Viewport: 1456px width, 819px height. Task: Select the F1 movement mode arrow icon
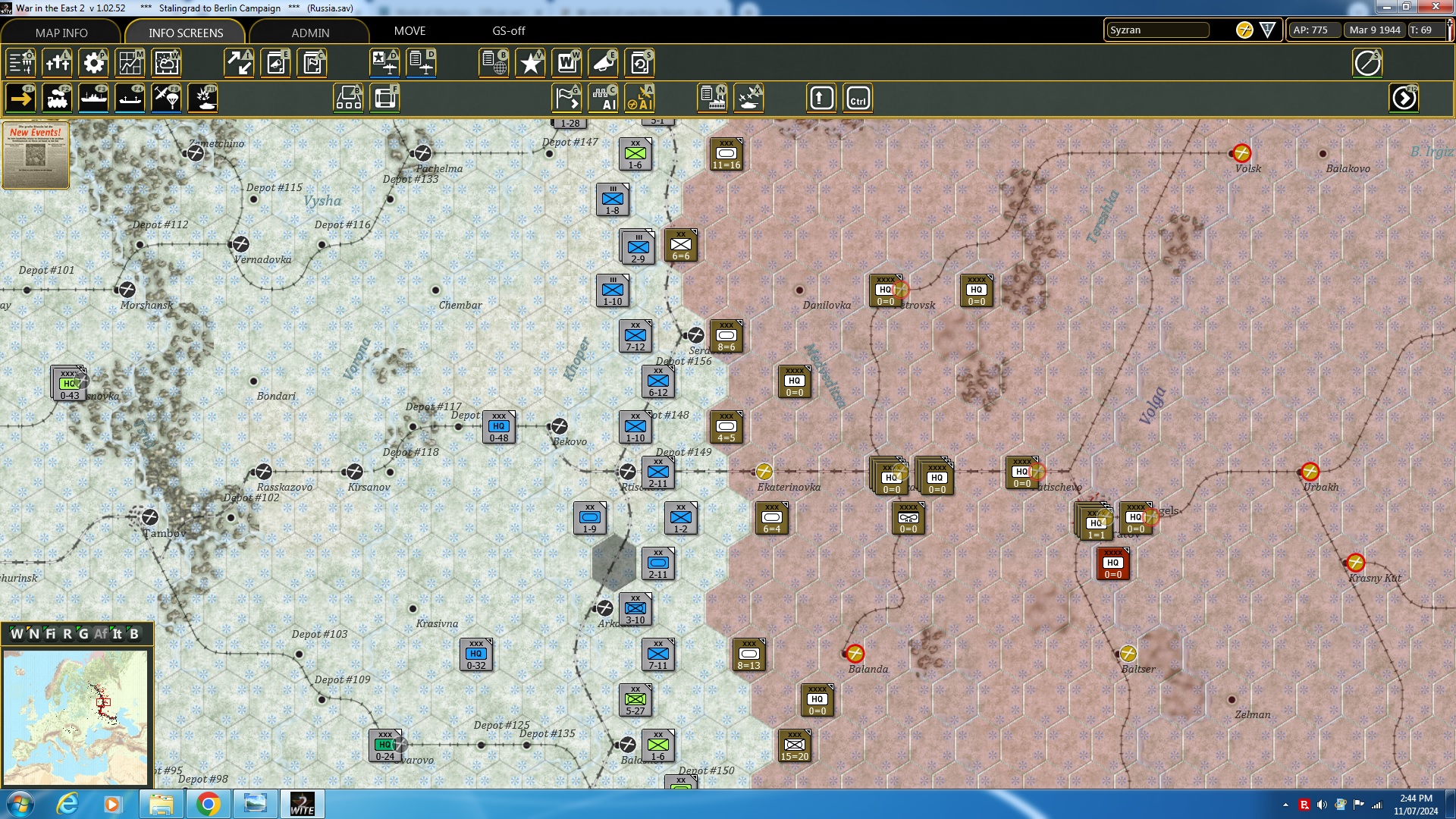tap(20, 98)
